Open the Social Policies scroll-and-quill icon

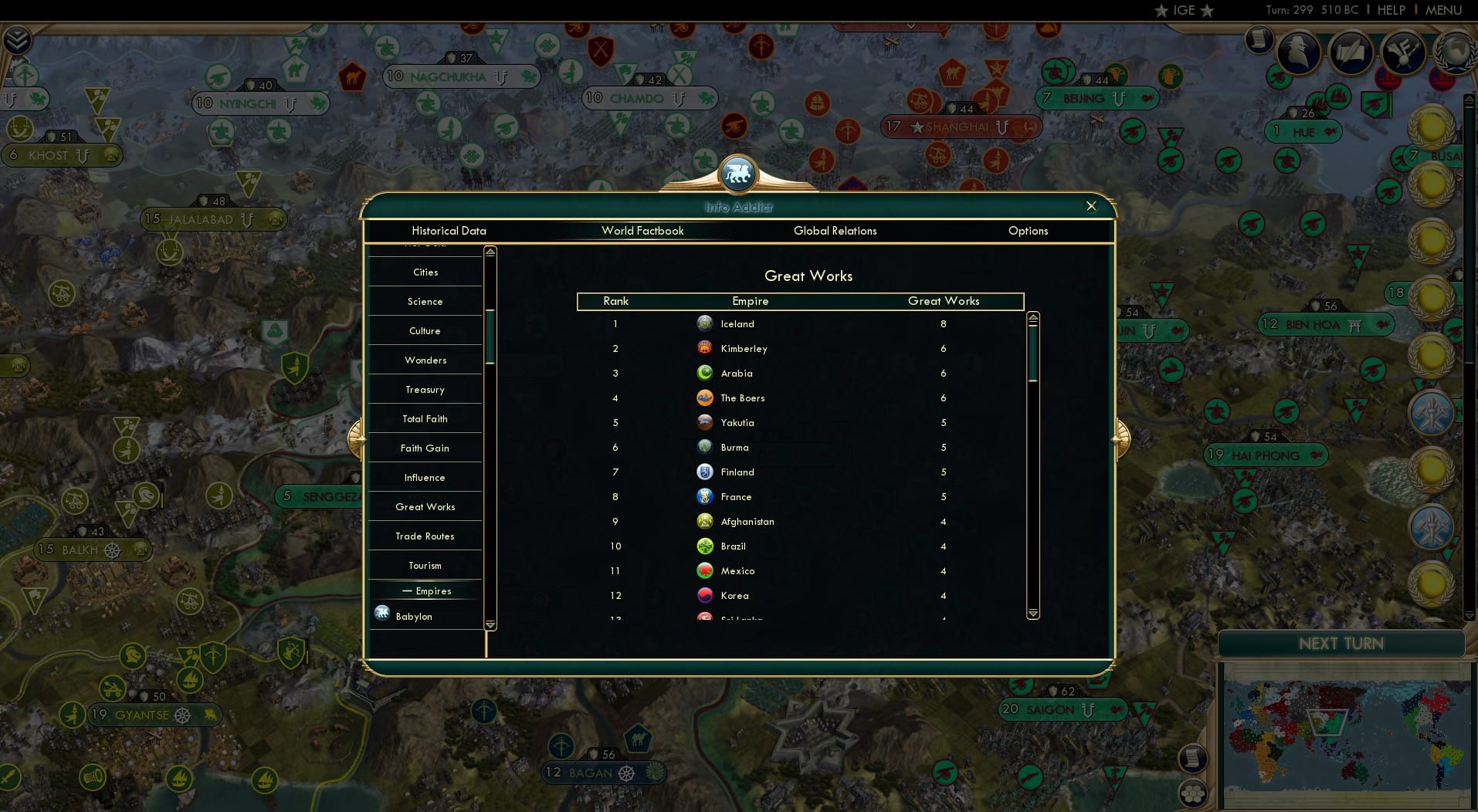click(x=1352, y=52)
